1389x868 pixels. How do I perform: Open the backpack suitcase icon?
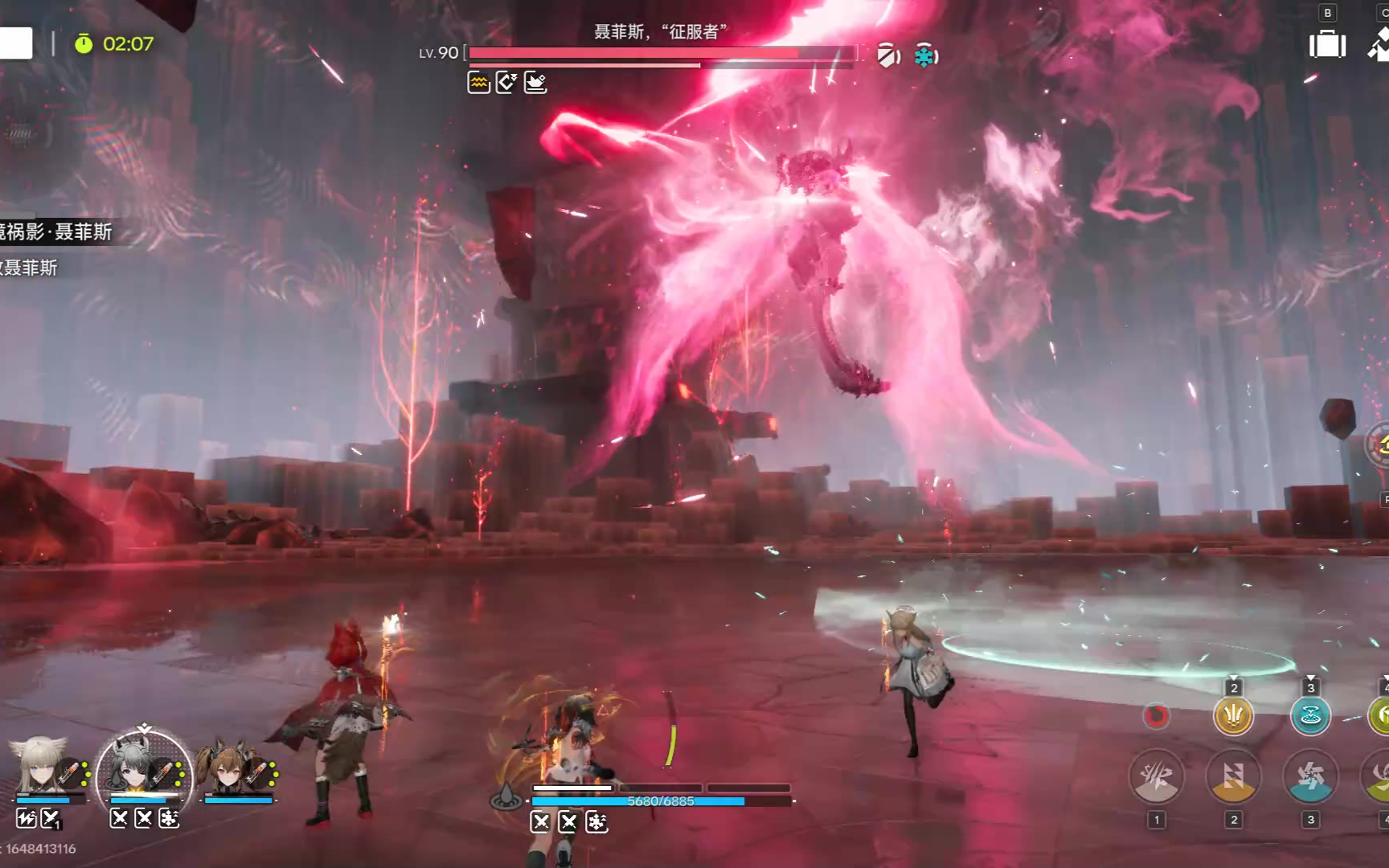point(1327,44)
